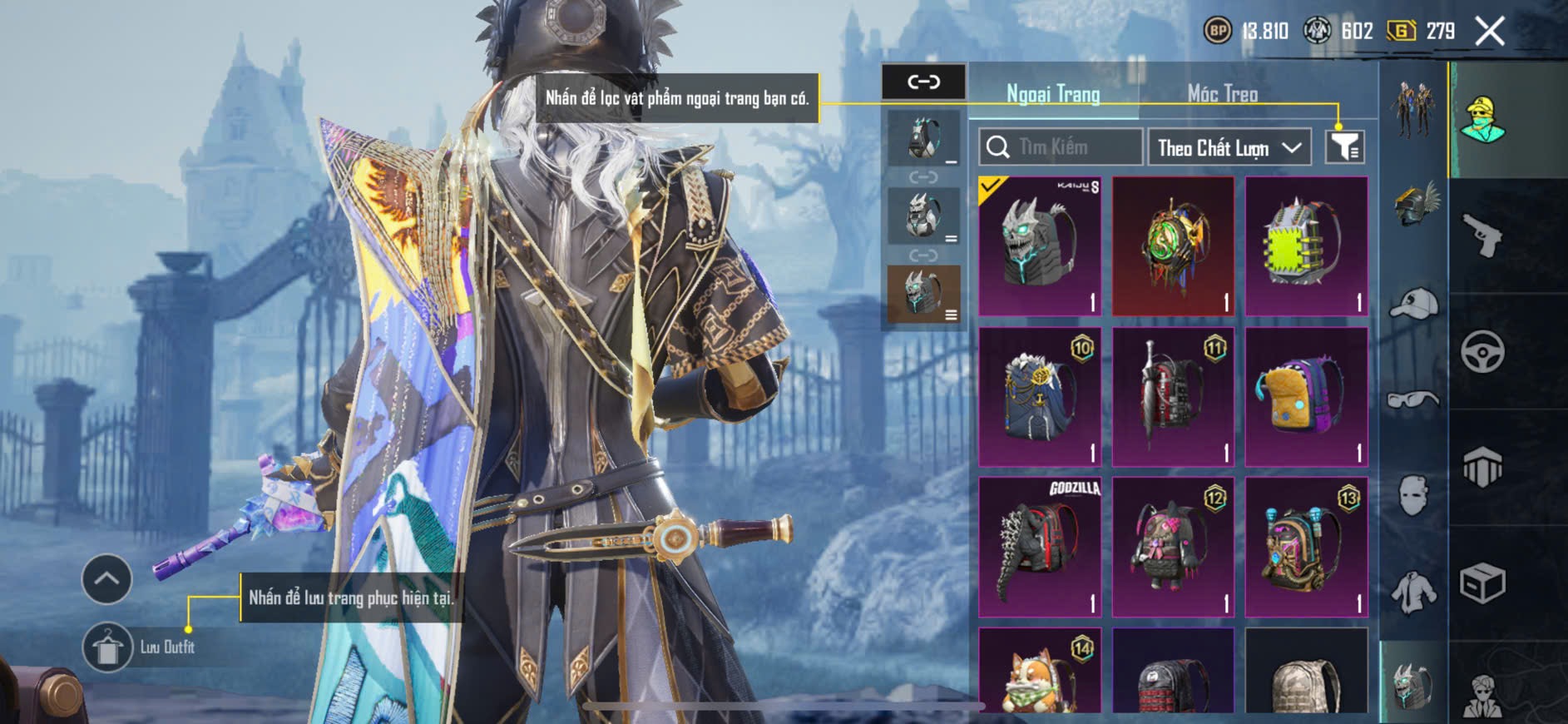Screen dimensions: 1568x724
Task: Expand the round up-arrow button
Action: pyautogui.click(x=106, y=578)
